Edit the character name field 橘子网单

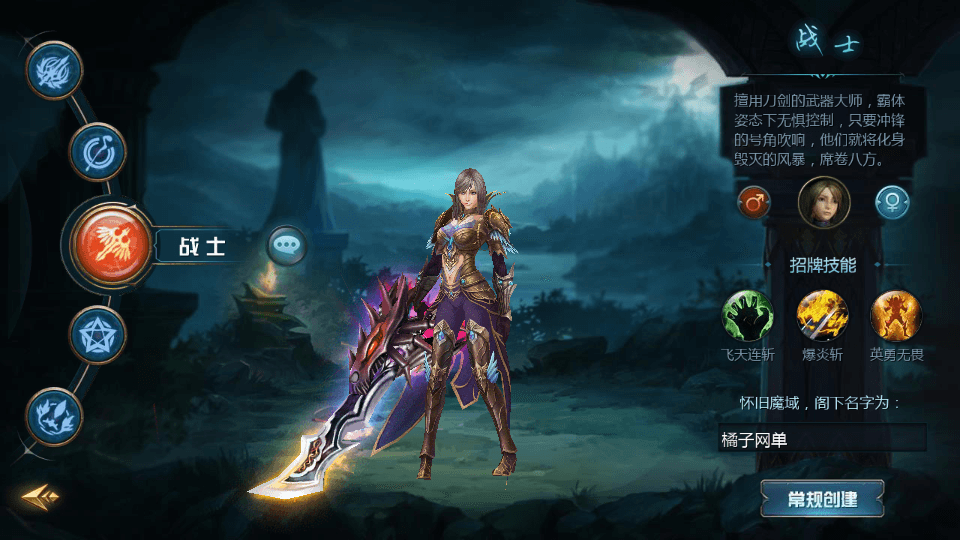click(x=821, y=438)
